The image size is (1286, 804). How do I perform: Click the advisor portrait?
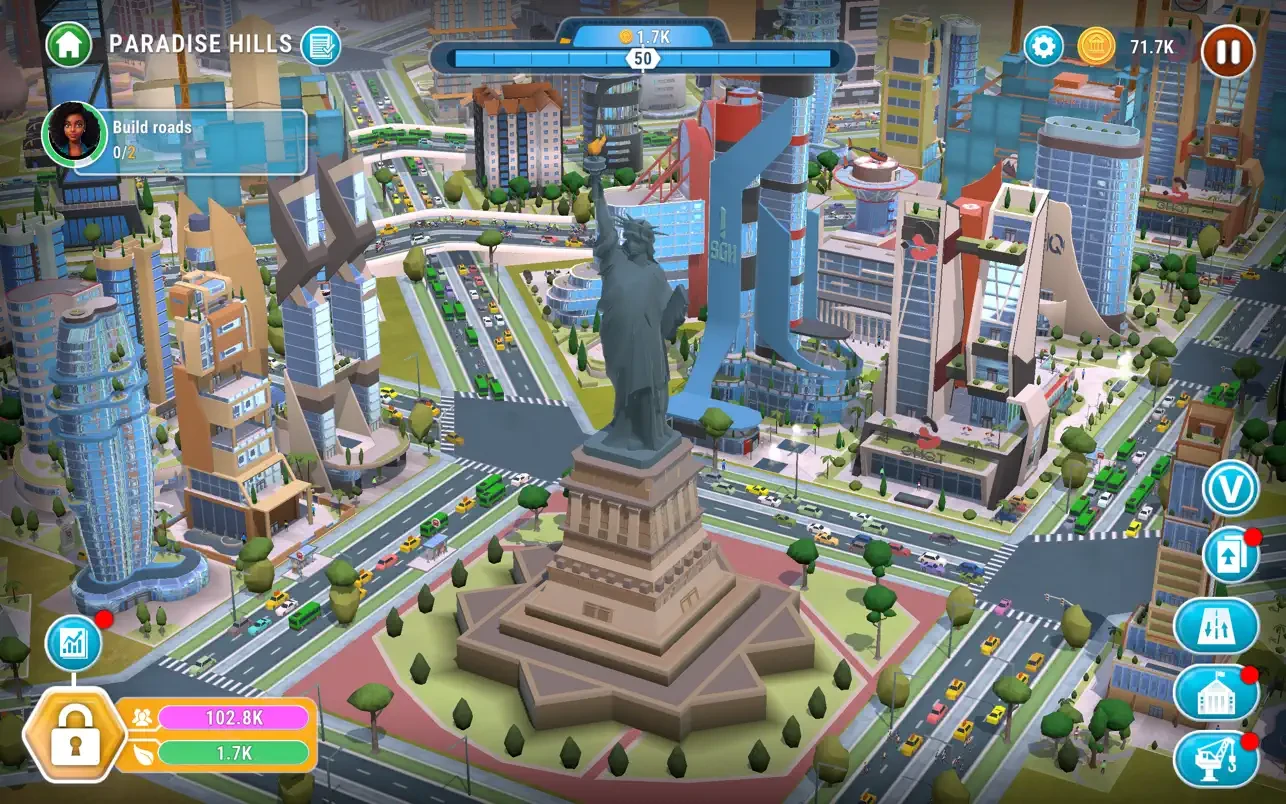[73, 133]
